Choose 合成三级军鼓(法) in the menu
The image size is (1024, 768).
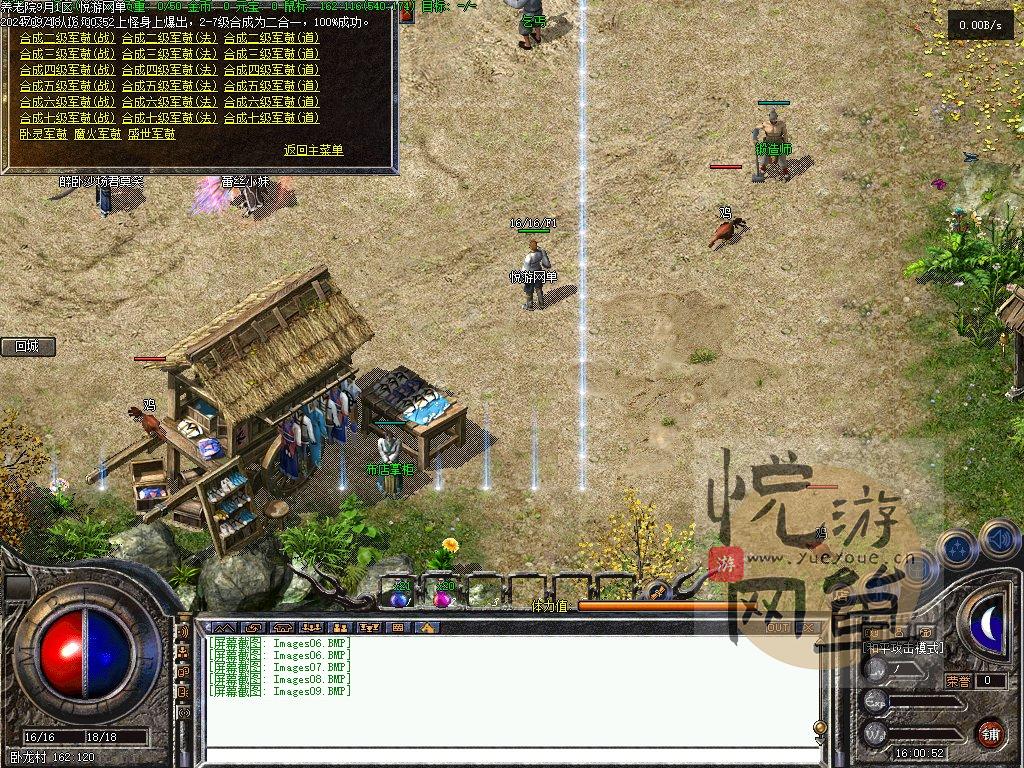[169, 54]
